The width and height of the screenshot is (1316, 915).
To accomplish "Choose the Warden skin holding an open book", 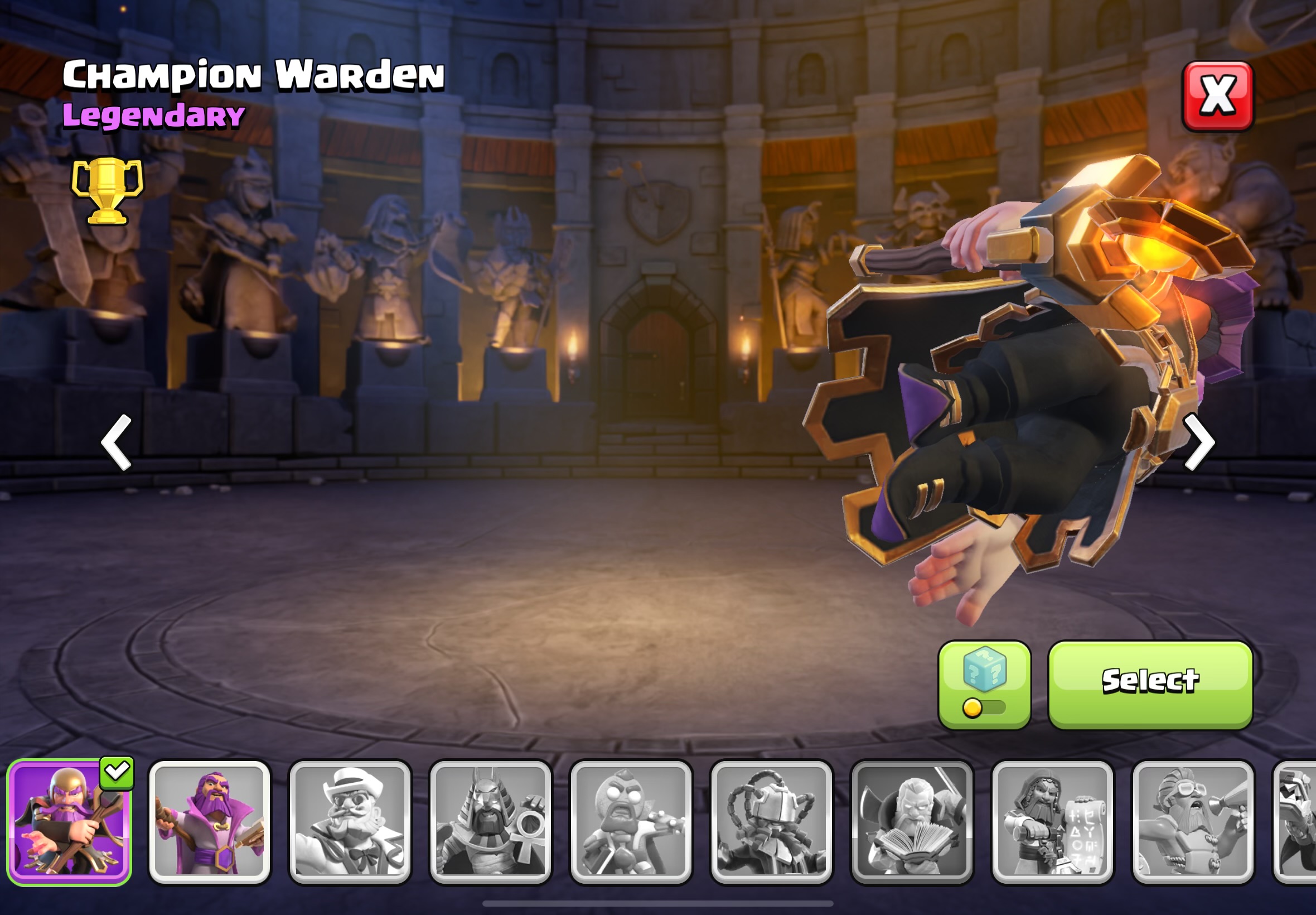I will coord(912,822).
